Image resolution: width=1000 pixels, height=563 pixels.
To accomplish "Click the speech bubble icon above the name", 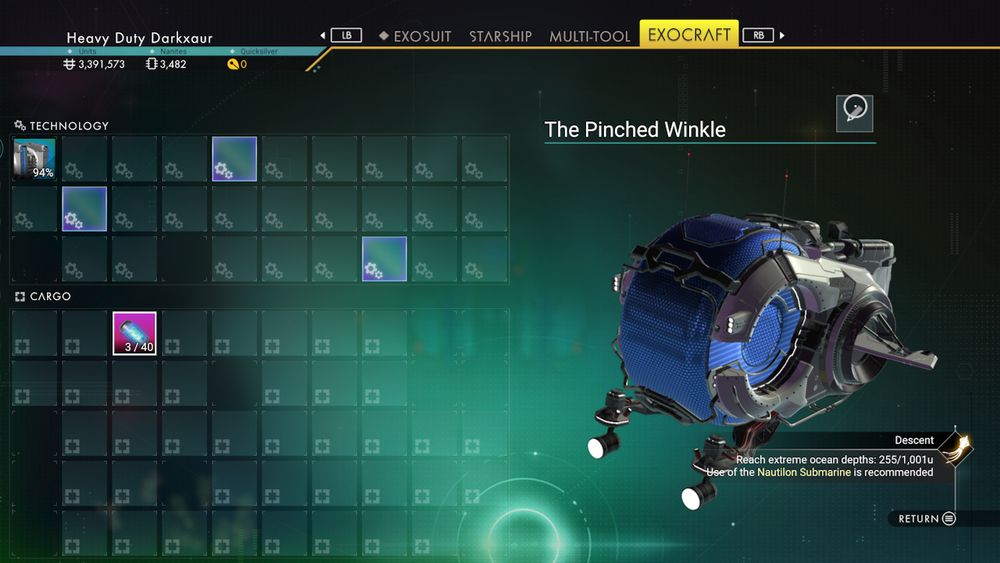I will click(855, 113).
